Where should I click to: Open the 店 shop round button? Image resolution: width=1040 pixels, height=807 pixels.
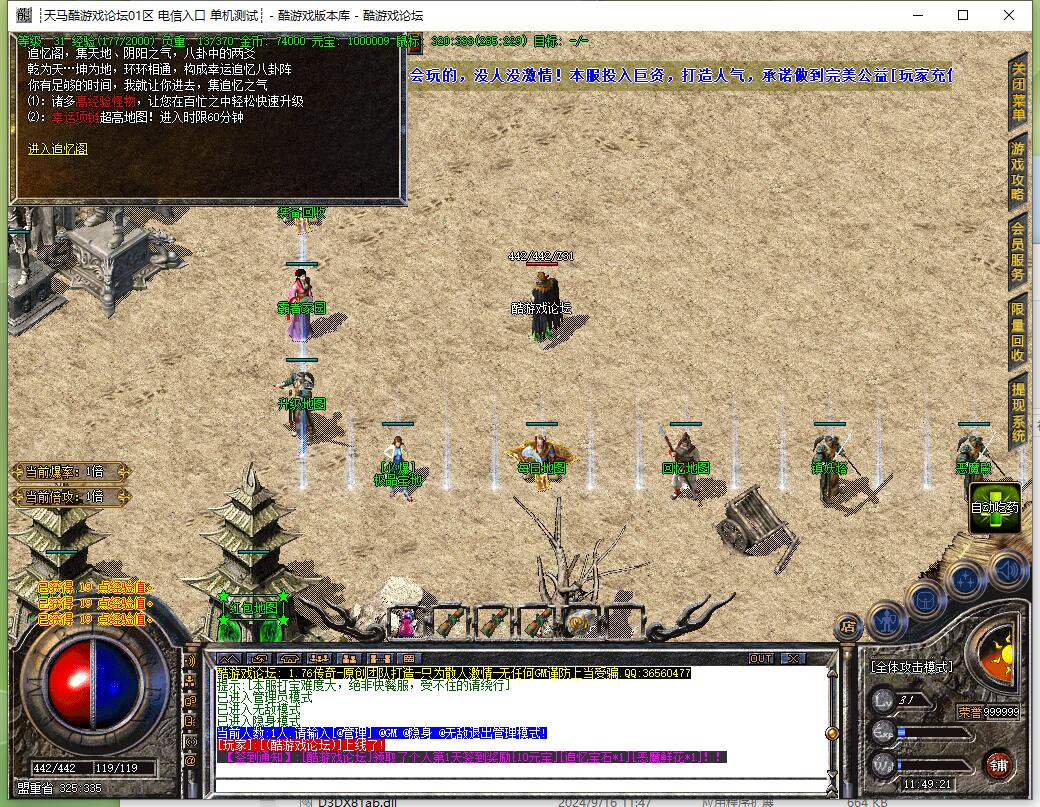[x=848, y=627]
